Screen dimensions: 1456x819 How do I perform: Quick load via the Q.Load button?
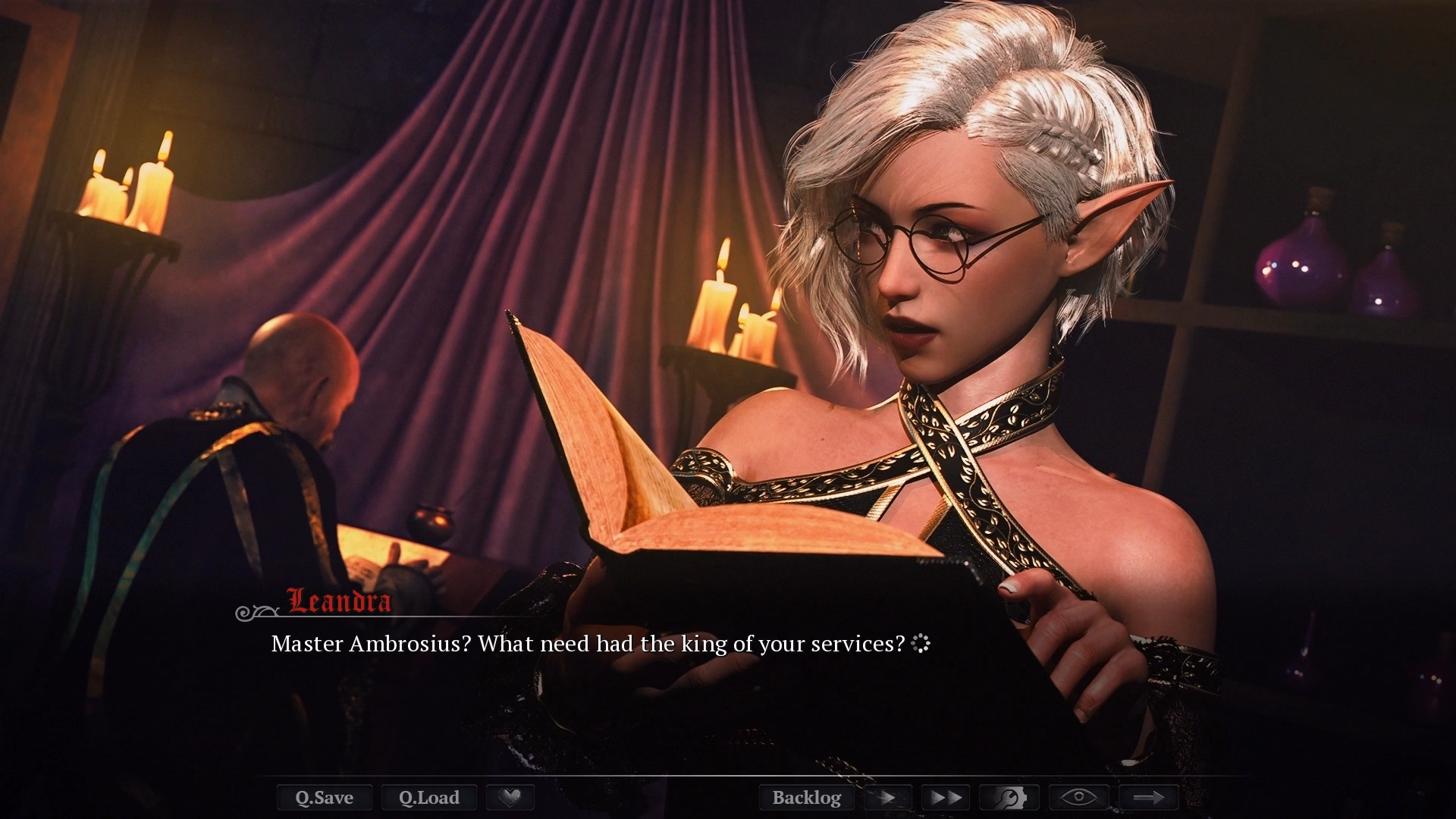click(428, 797)
